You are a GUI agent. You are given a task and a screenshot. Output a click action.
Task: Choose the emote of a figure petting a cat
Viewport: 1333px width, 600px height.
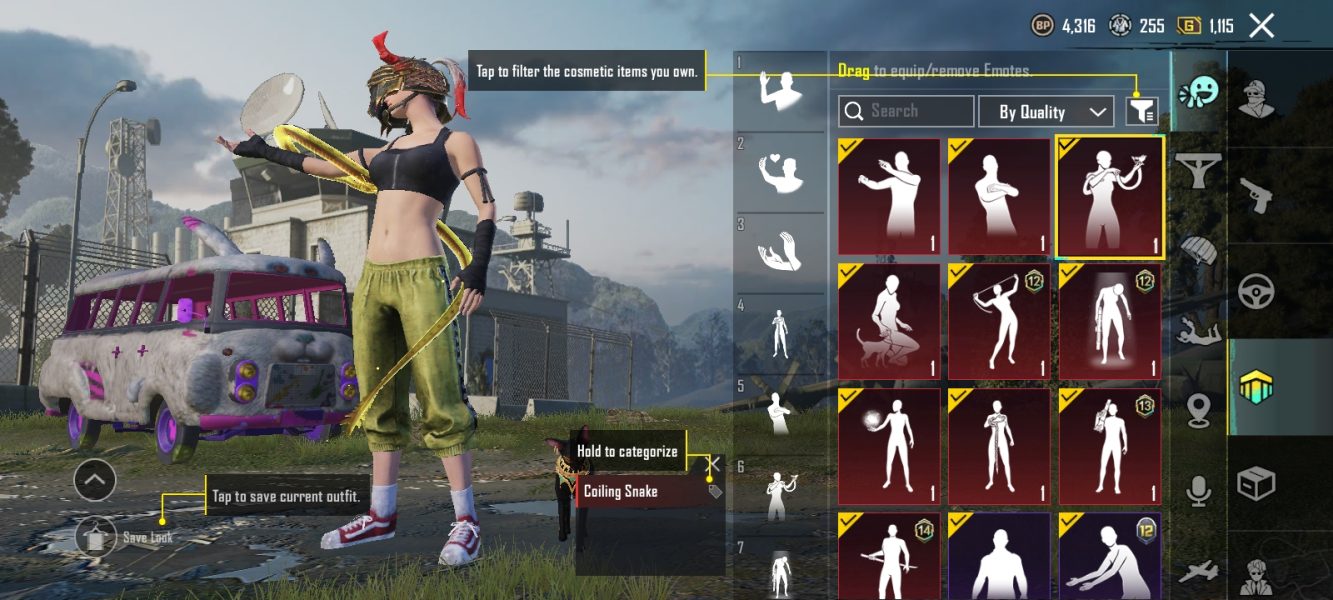[889, 321]
